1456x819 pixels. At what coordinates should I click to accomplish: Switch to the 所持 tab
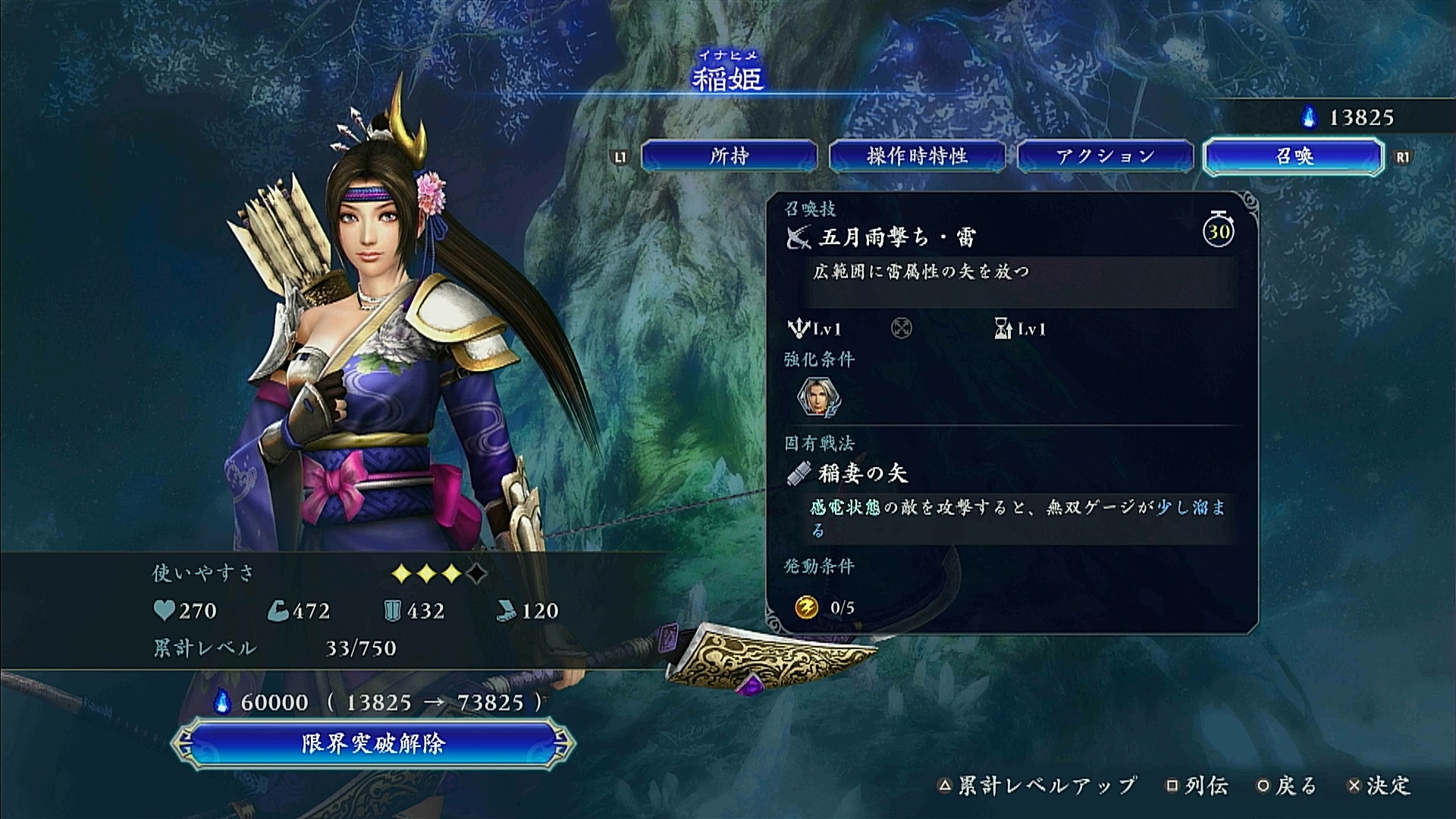[729, 156]
